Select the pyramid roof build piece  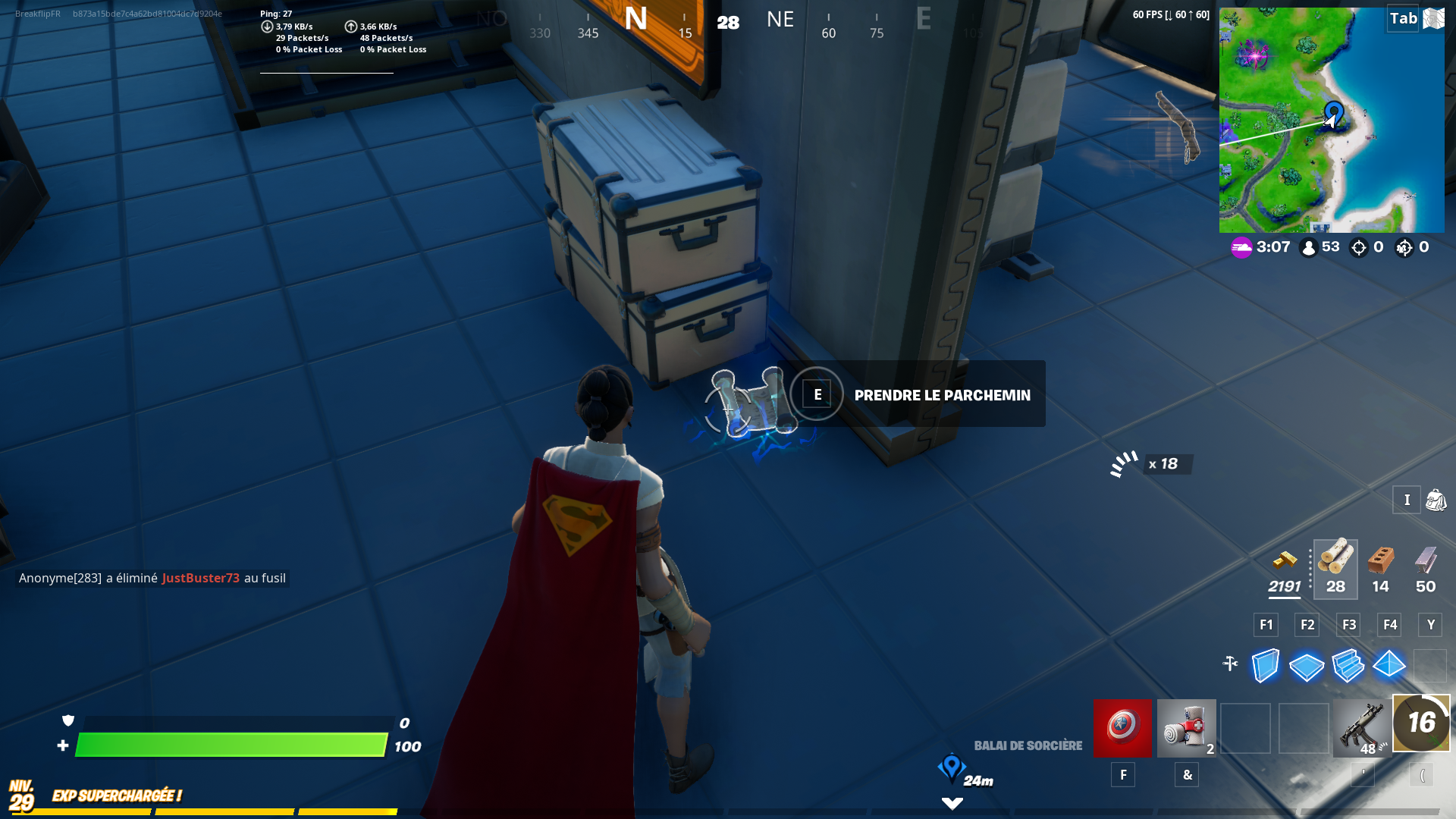[1389, 666]
